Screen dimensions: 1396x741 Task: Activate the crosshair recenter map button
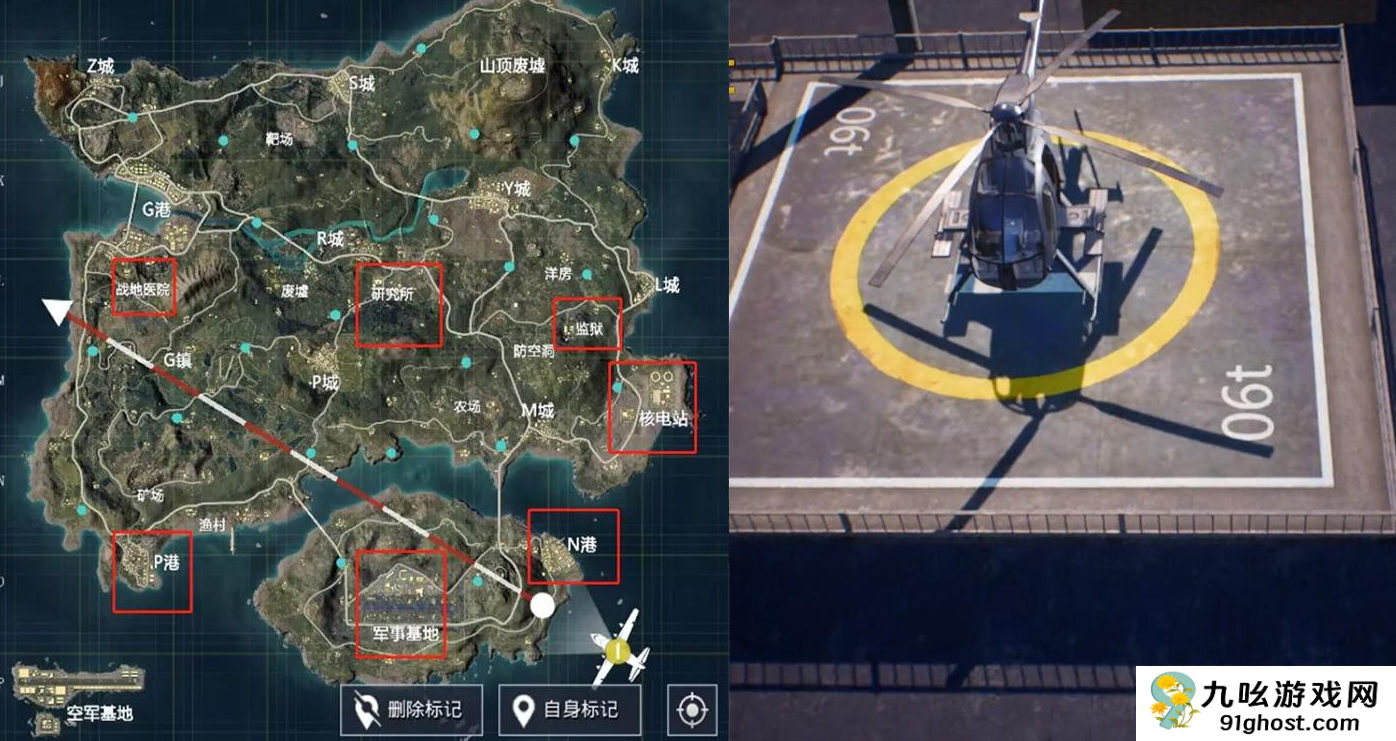691,710
